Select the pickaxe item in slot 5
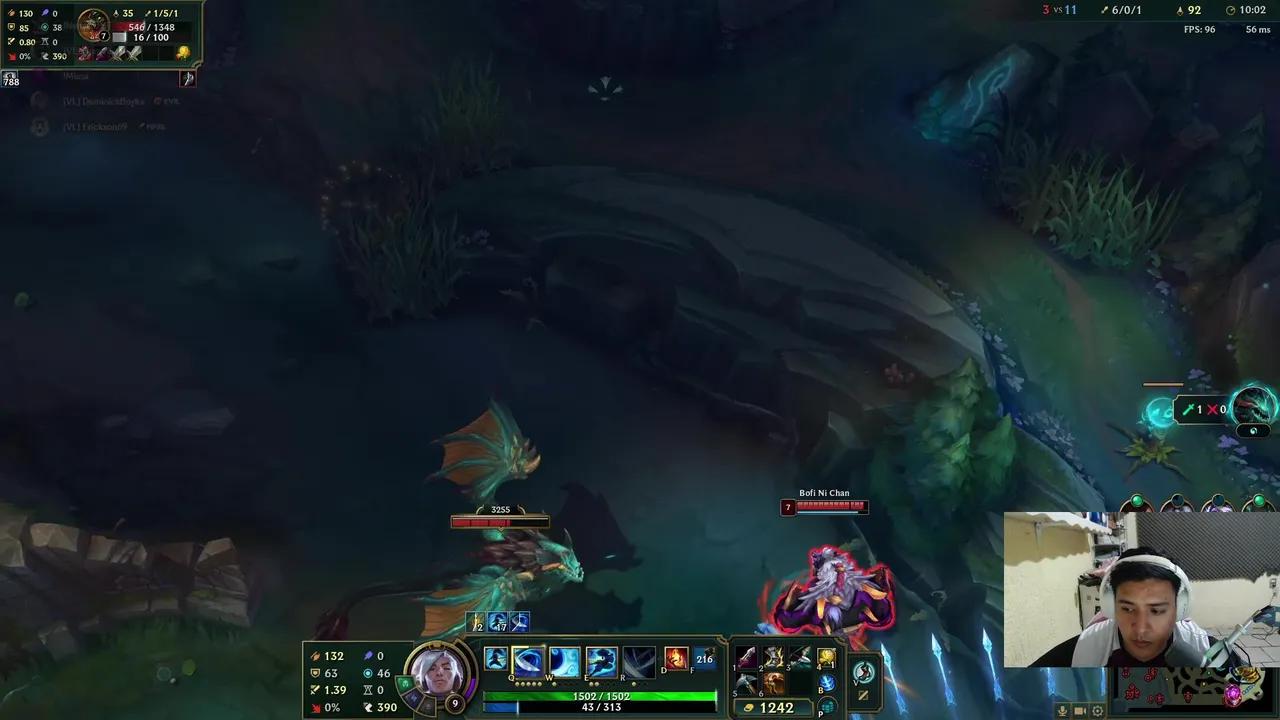Image resolution: width=1280 pixels, height=720 pixels. click(745, 684)
